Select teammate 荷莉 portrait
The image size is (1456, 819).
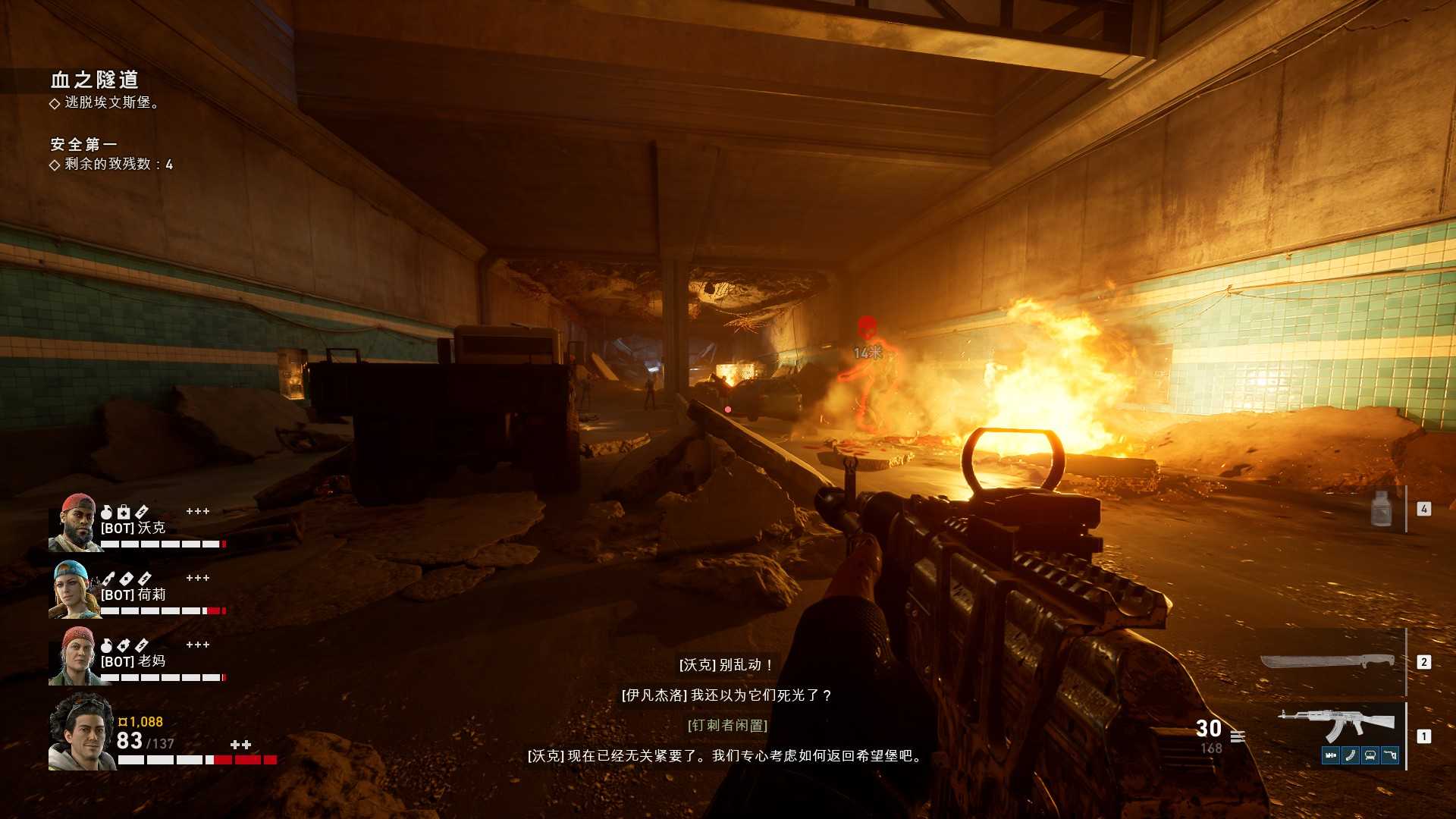coord(74,589)
